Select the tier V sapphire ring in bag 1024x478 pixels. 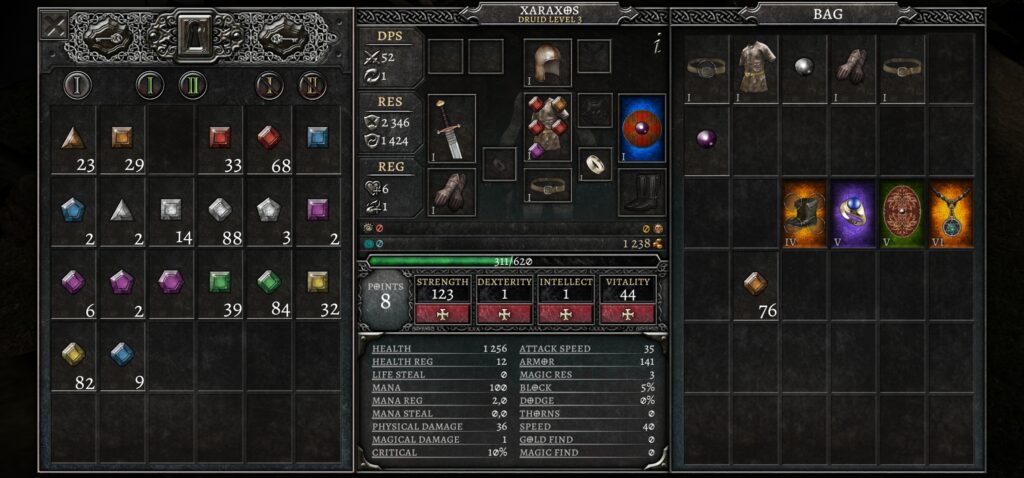(x=853, y=213)
